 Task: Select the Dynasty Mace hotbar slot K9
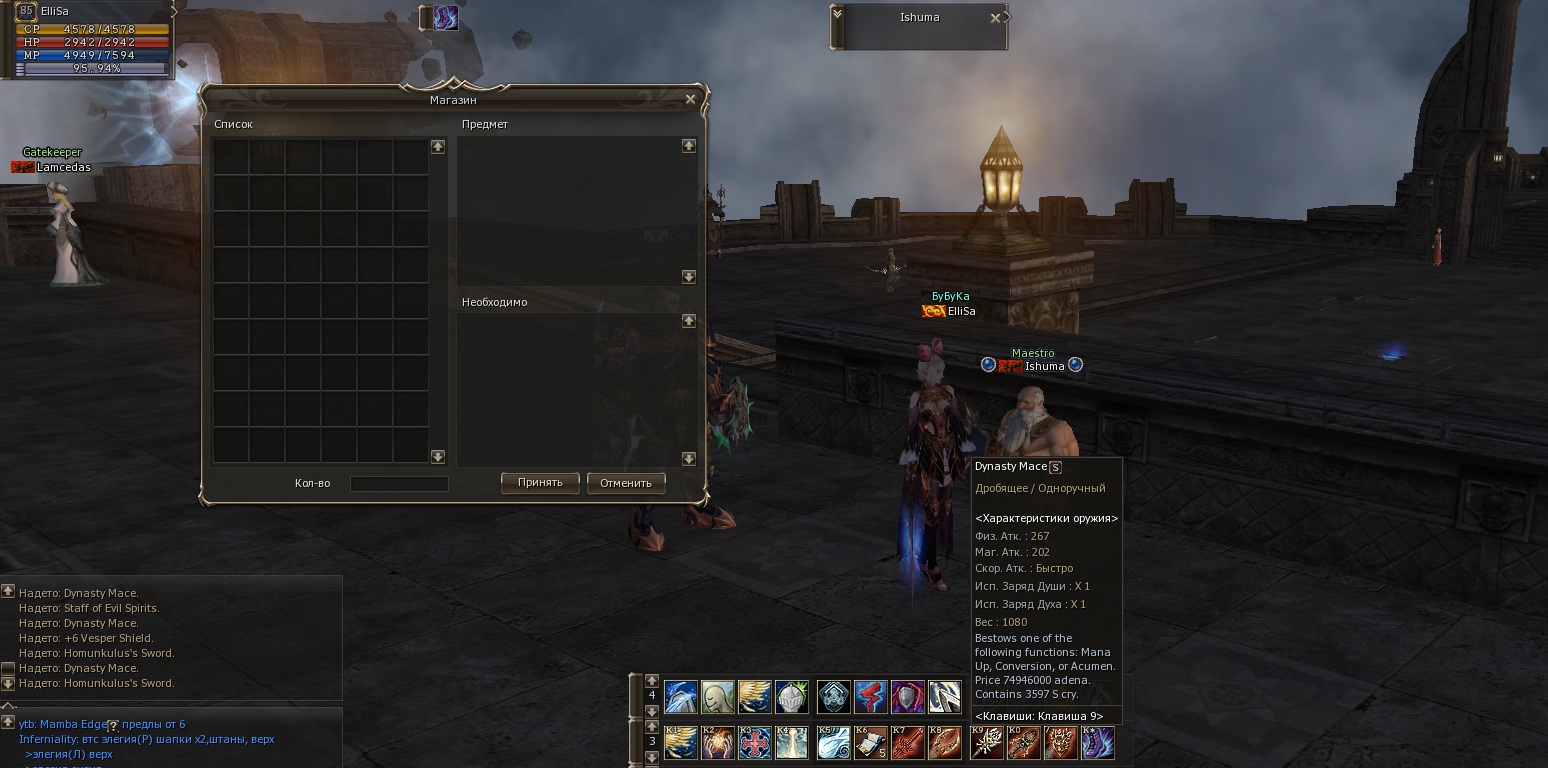click(987, 743)
